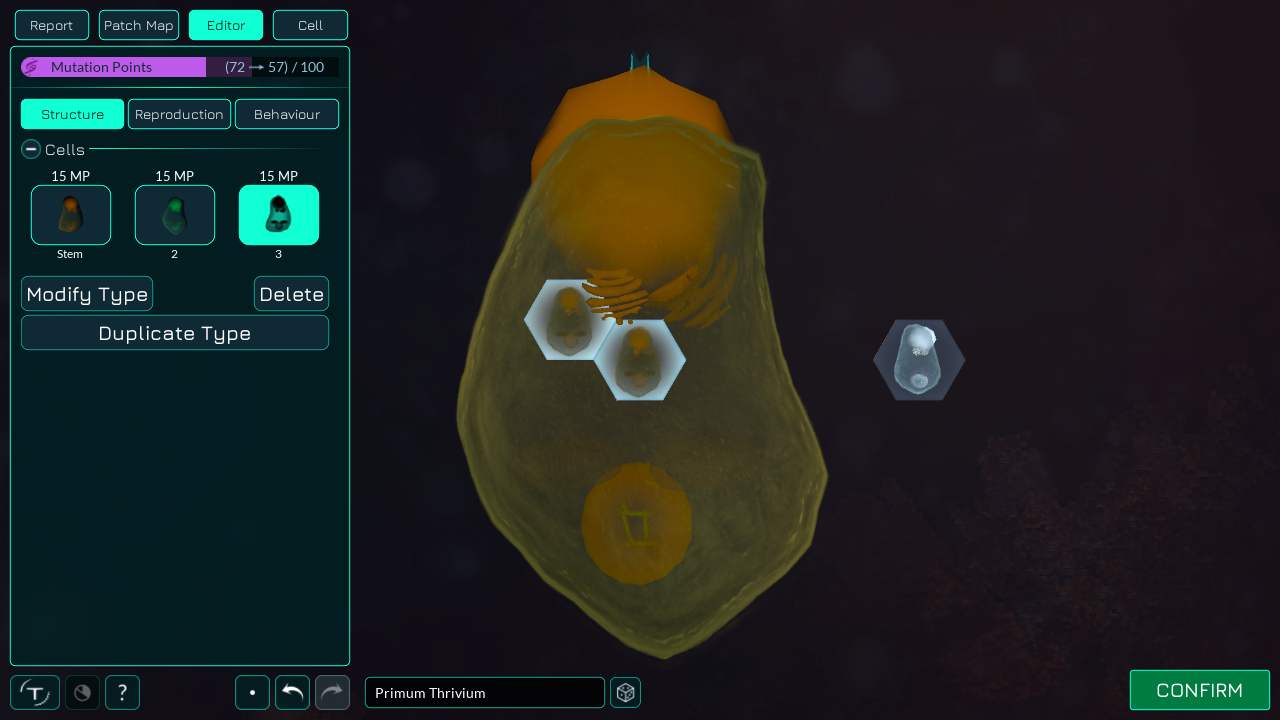Randomize the species name with the dice

pos(626,693)
